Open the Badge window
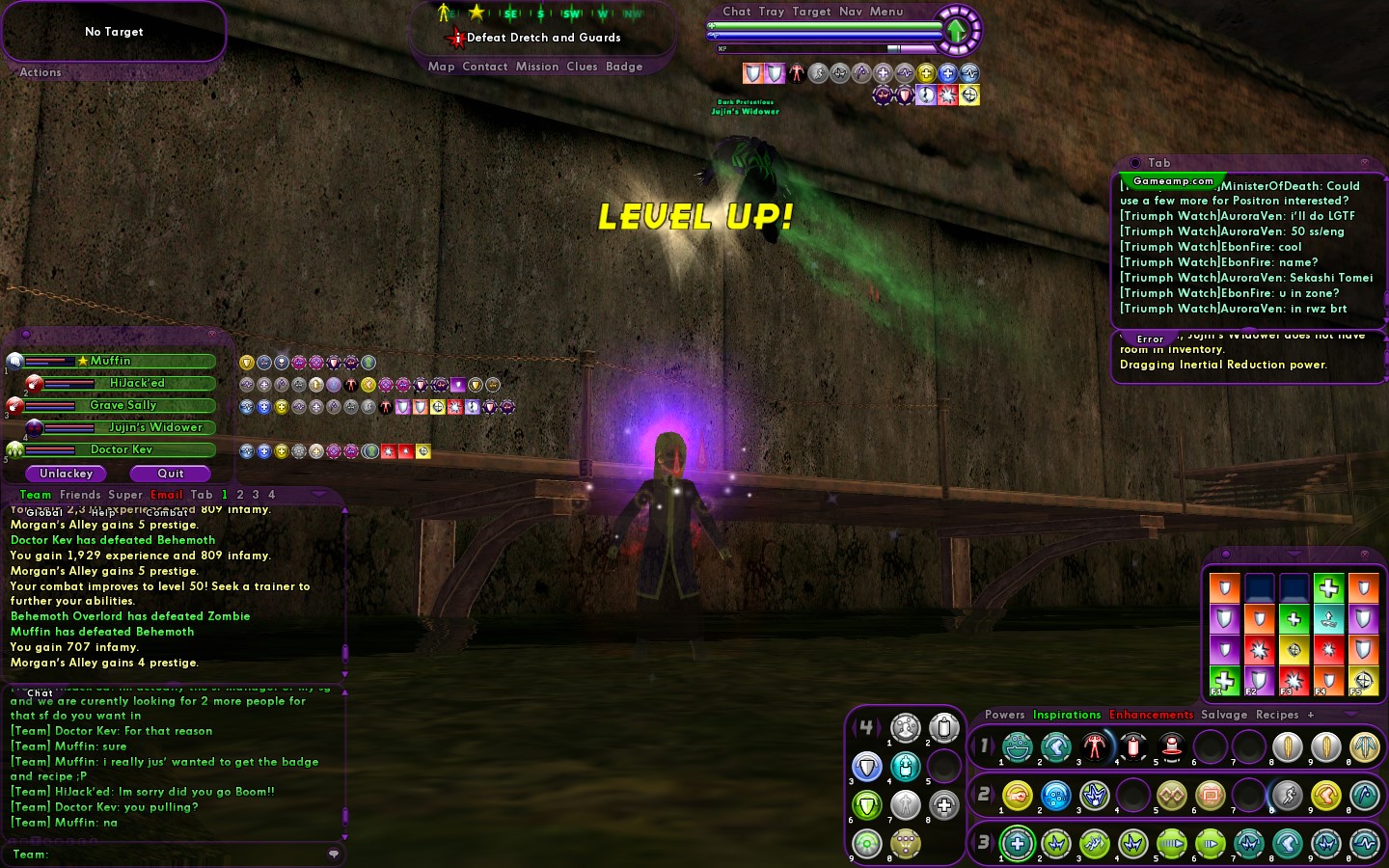Image resolution: width=1389 pixels, height=868 pixels. point(624,67)
